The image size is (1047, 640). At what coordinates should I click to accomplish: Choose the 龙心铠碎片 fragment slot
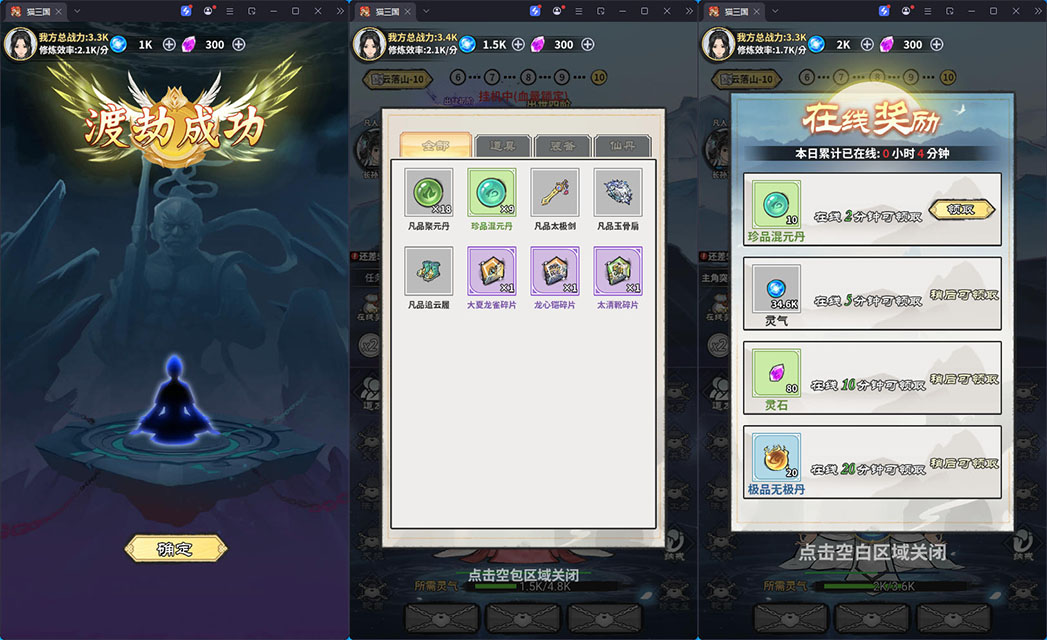555,271
